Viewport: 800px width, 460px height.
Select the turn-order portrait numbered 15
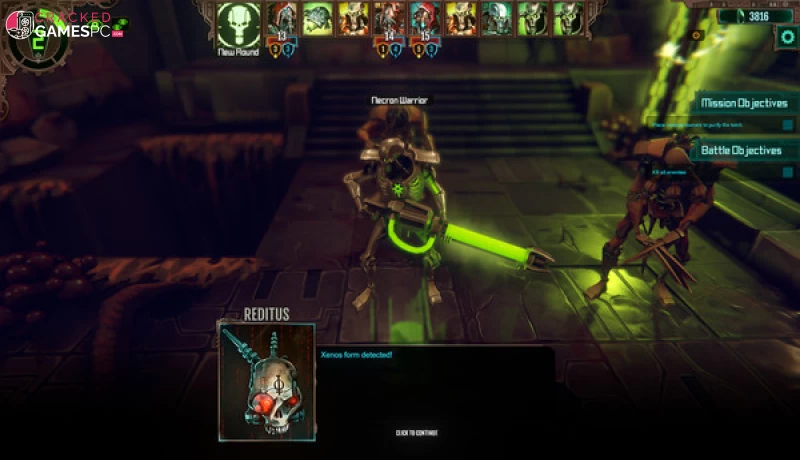424,19
